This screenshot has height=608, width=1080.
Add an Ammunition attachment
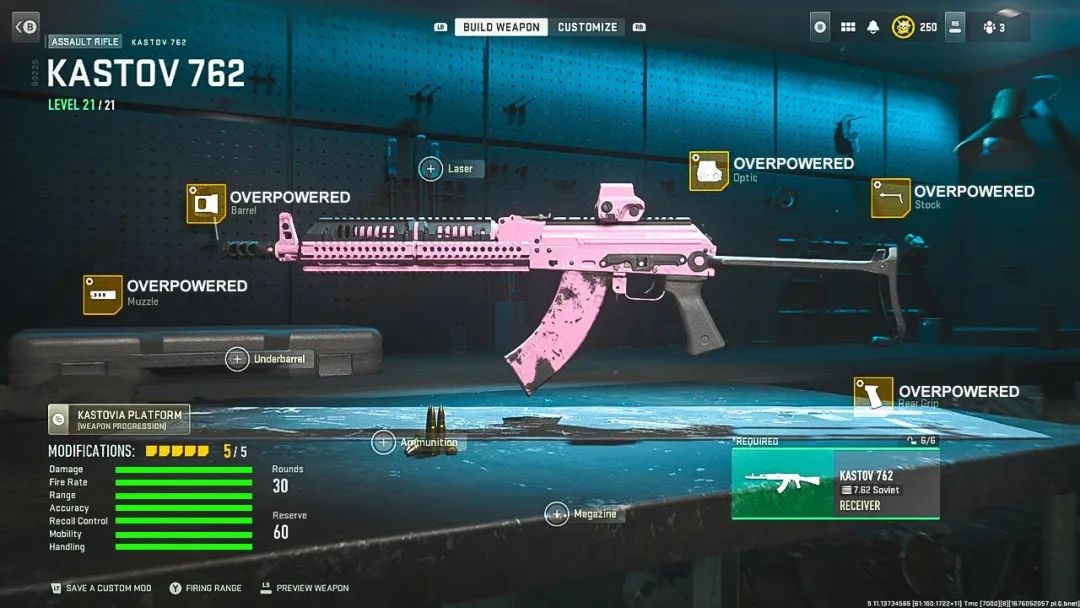(383, 442)
